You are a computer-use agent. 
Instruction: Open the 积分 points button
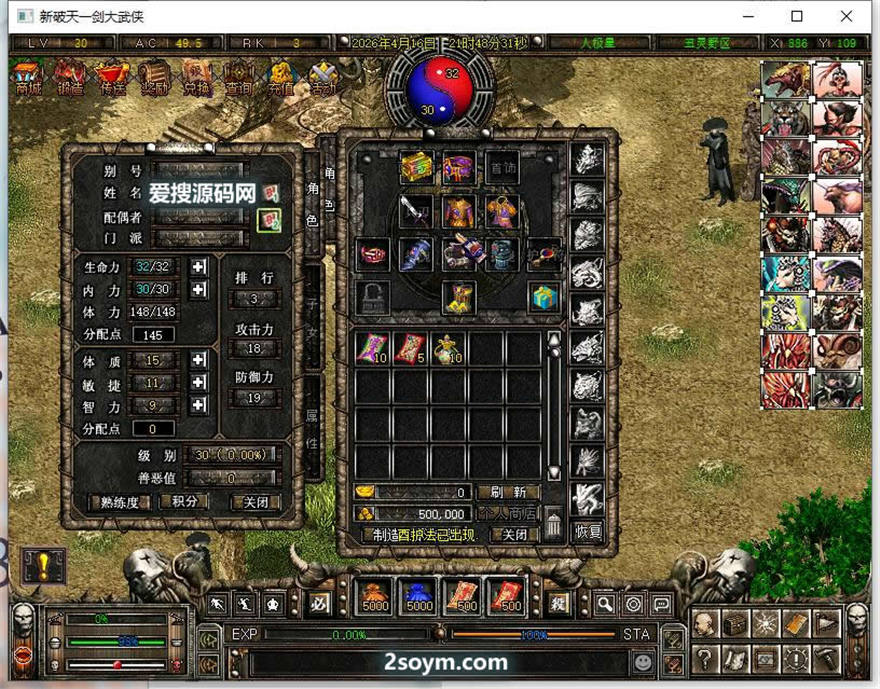click(x=185, y=502)
